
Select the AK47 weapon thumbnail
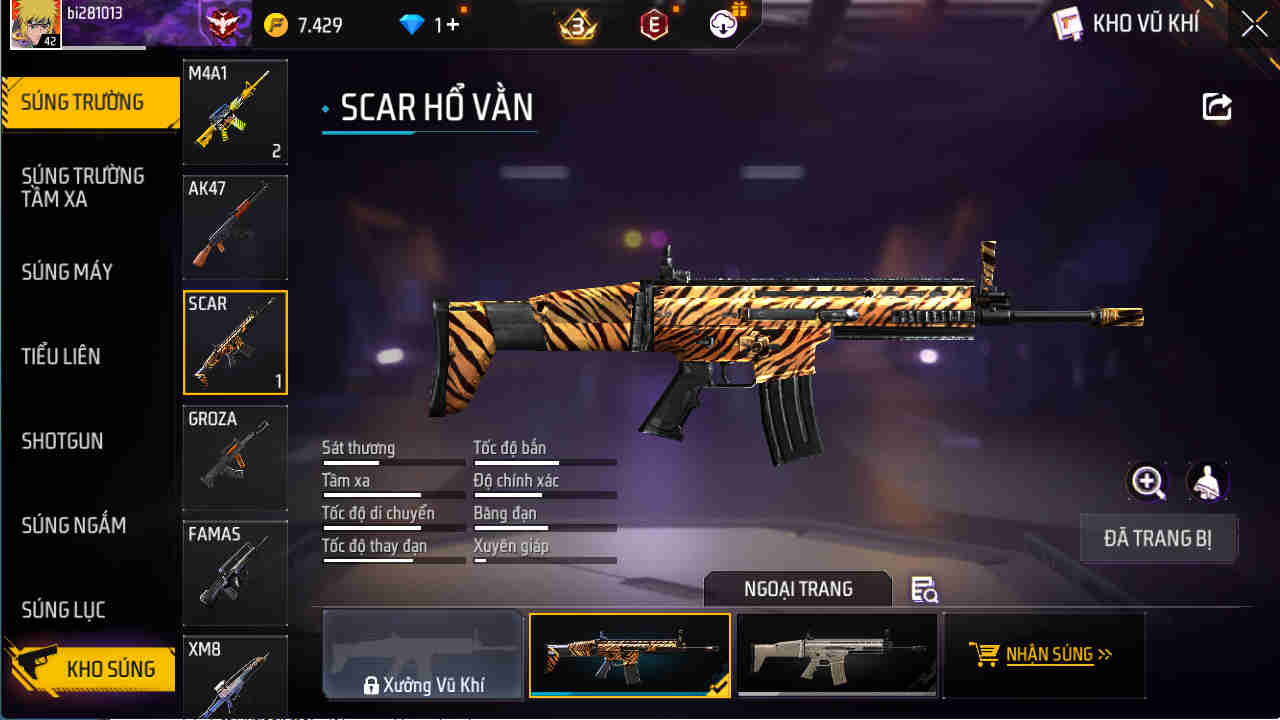coord(235,227)
